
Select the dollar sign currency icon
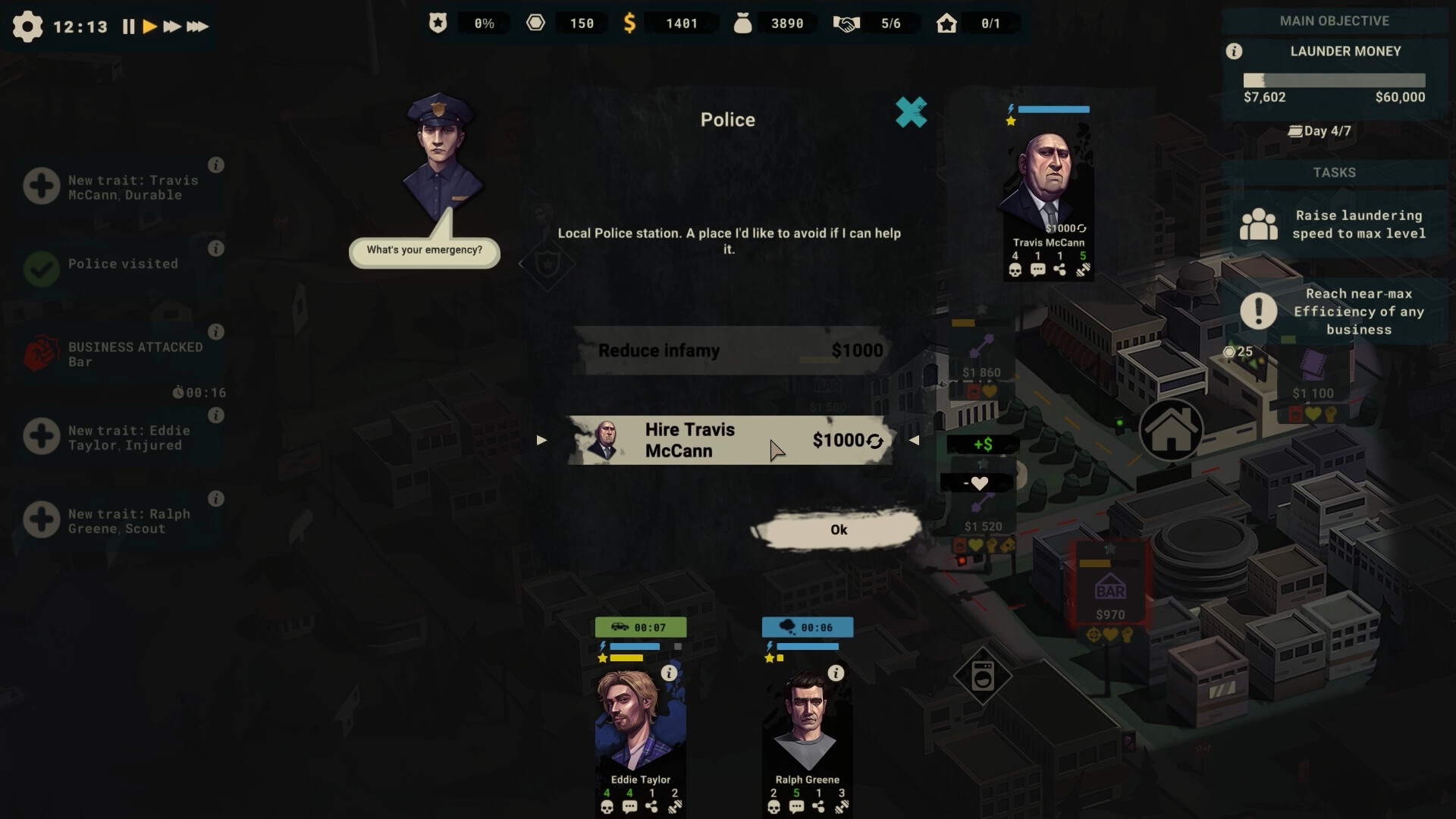coord(630,23)
